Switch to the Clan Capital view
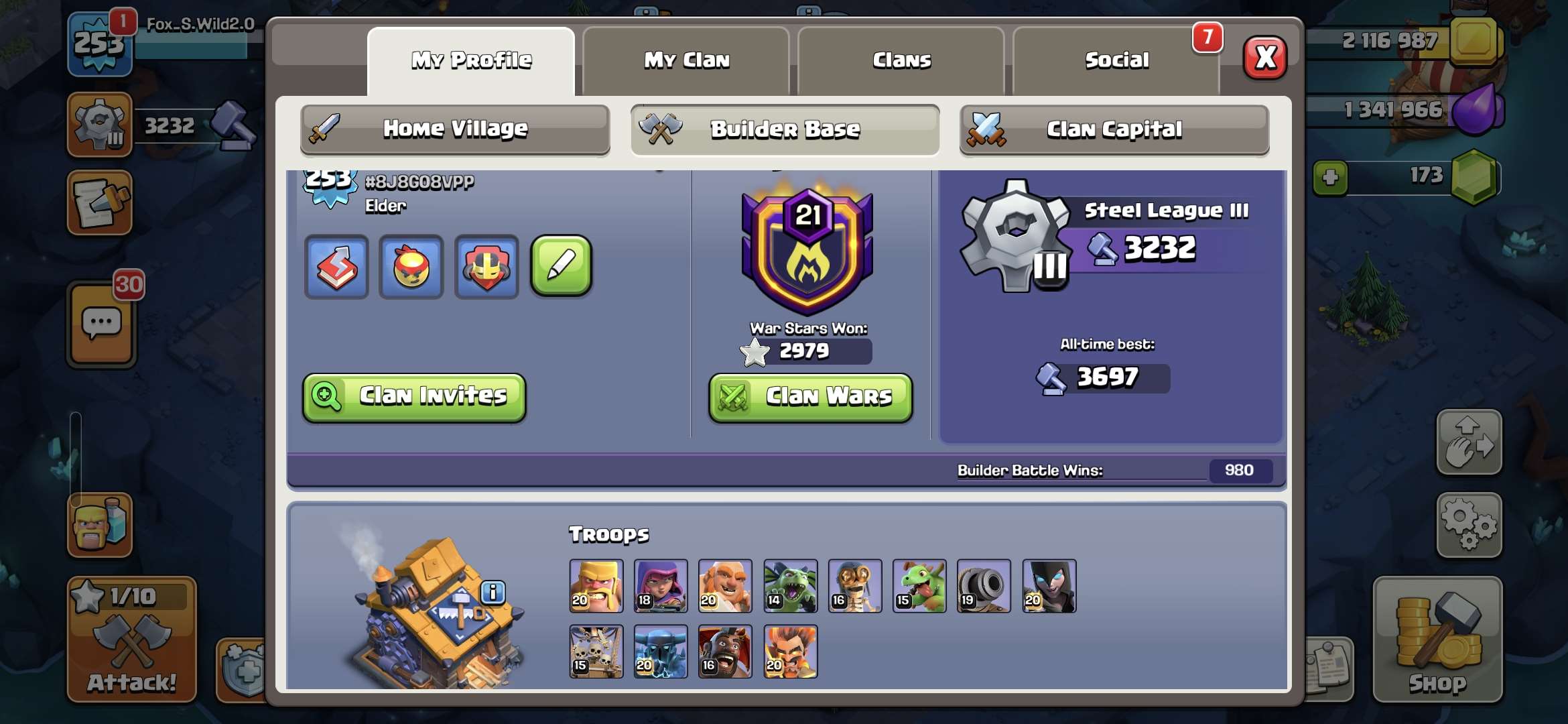Image resolution: width=1568 pixels, height=724 pixels. coord(1114,130)
